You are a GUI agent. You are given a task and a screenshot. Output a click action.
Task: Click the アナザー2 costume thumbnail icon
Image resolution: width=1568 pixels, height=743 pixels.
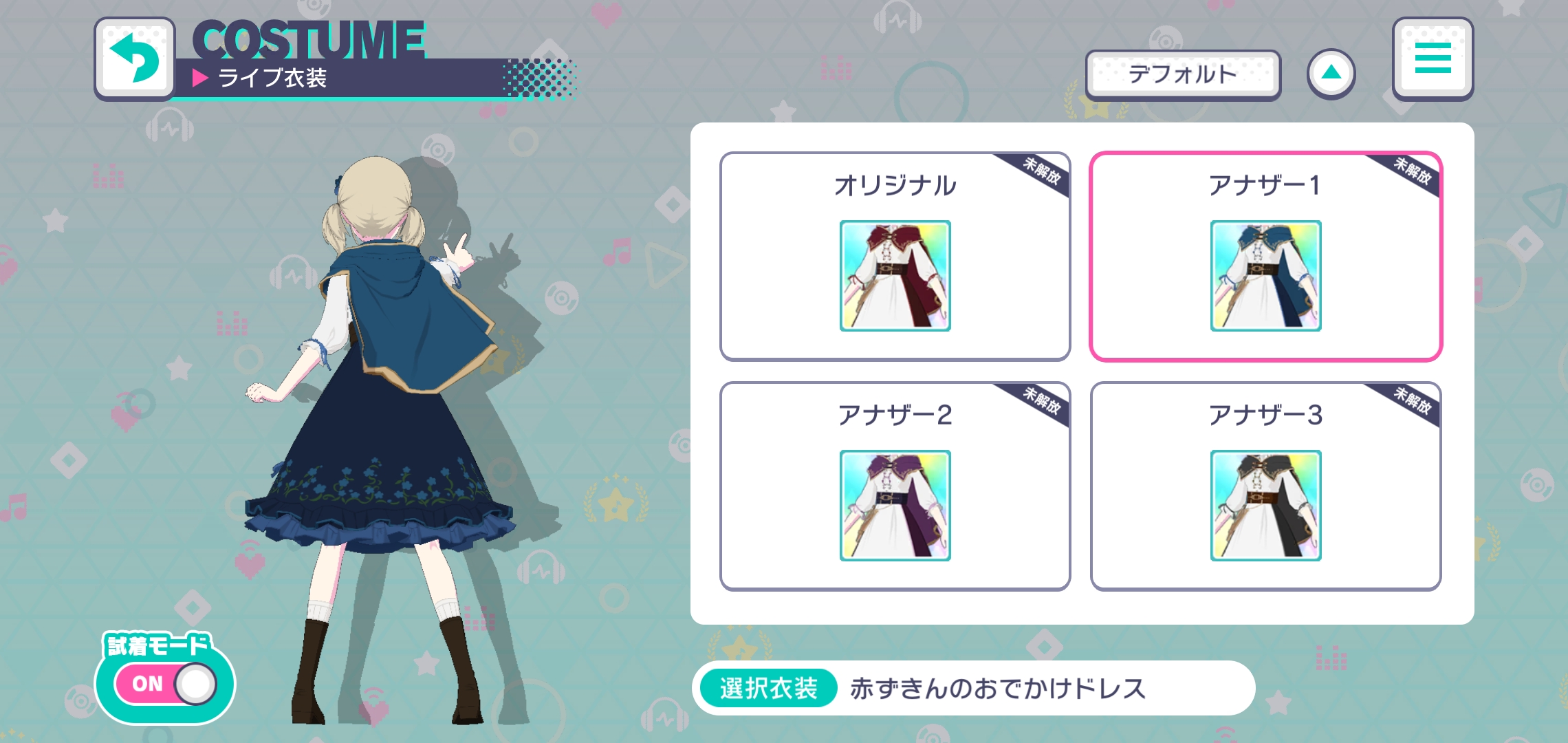tap(895, 506)
